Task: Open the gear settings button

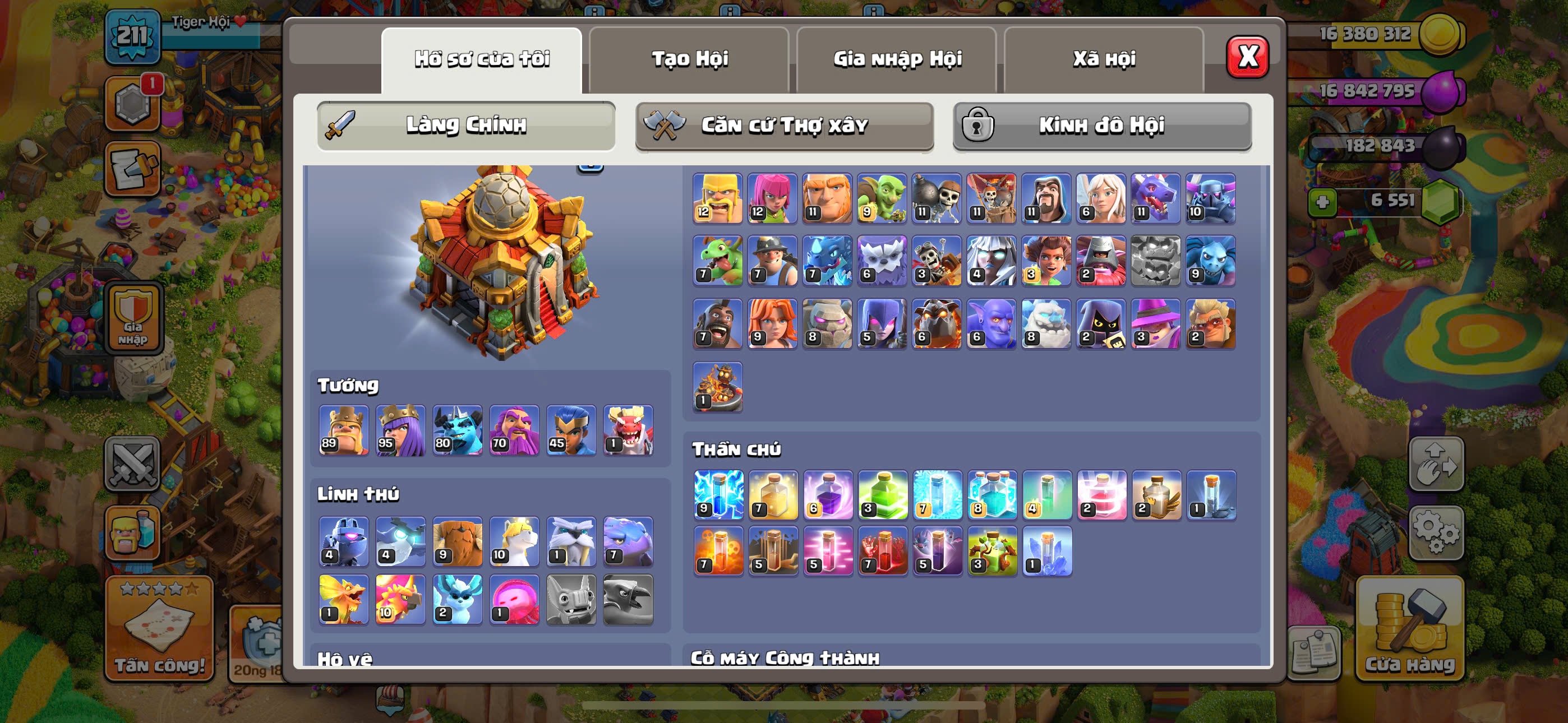Action: pos(1436,532)
